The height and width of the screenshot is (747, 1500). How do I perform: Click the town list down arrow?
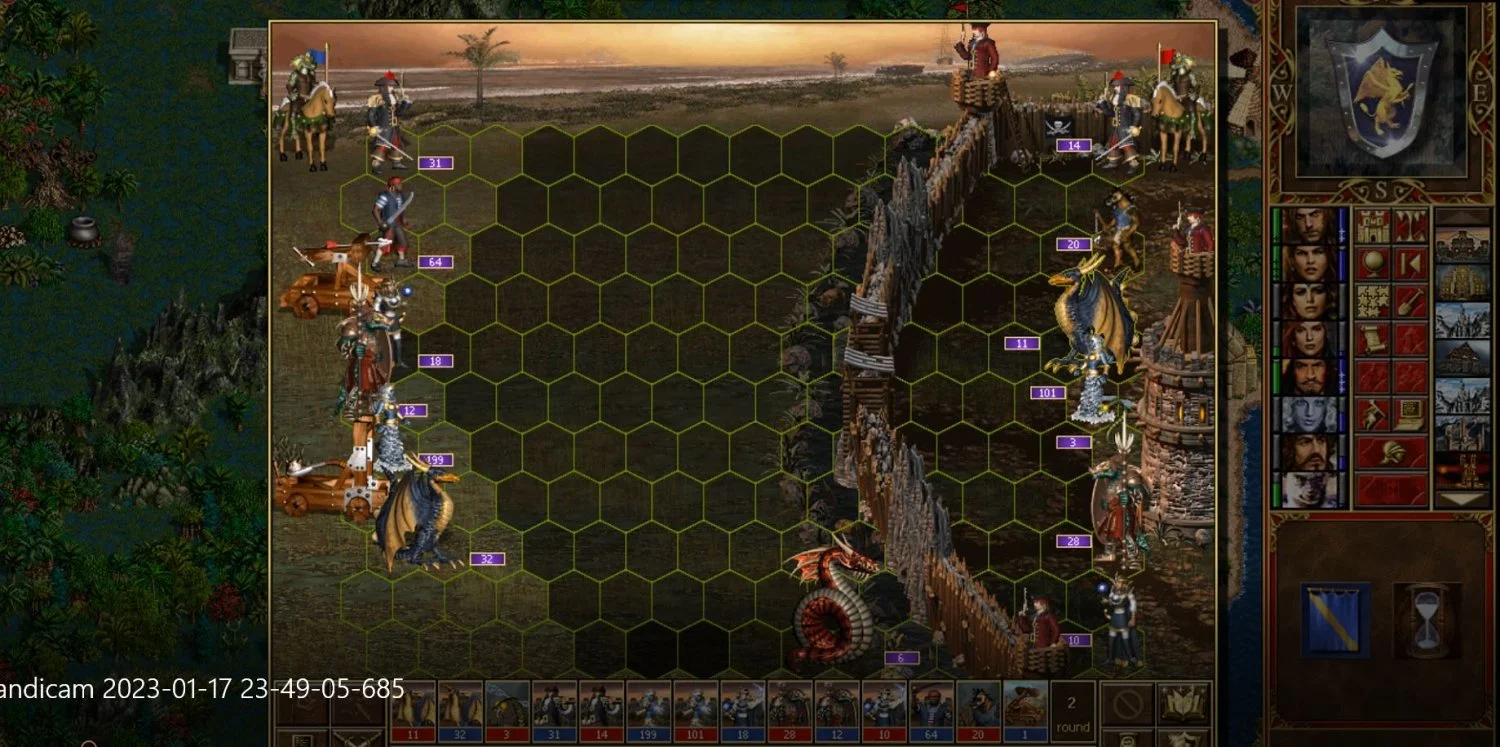click(1462, 498)
